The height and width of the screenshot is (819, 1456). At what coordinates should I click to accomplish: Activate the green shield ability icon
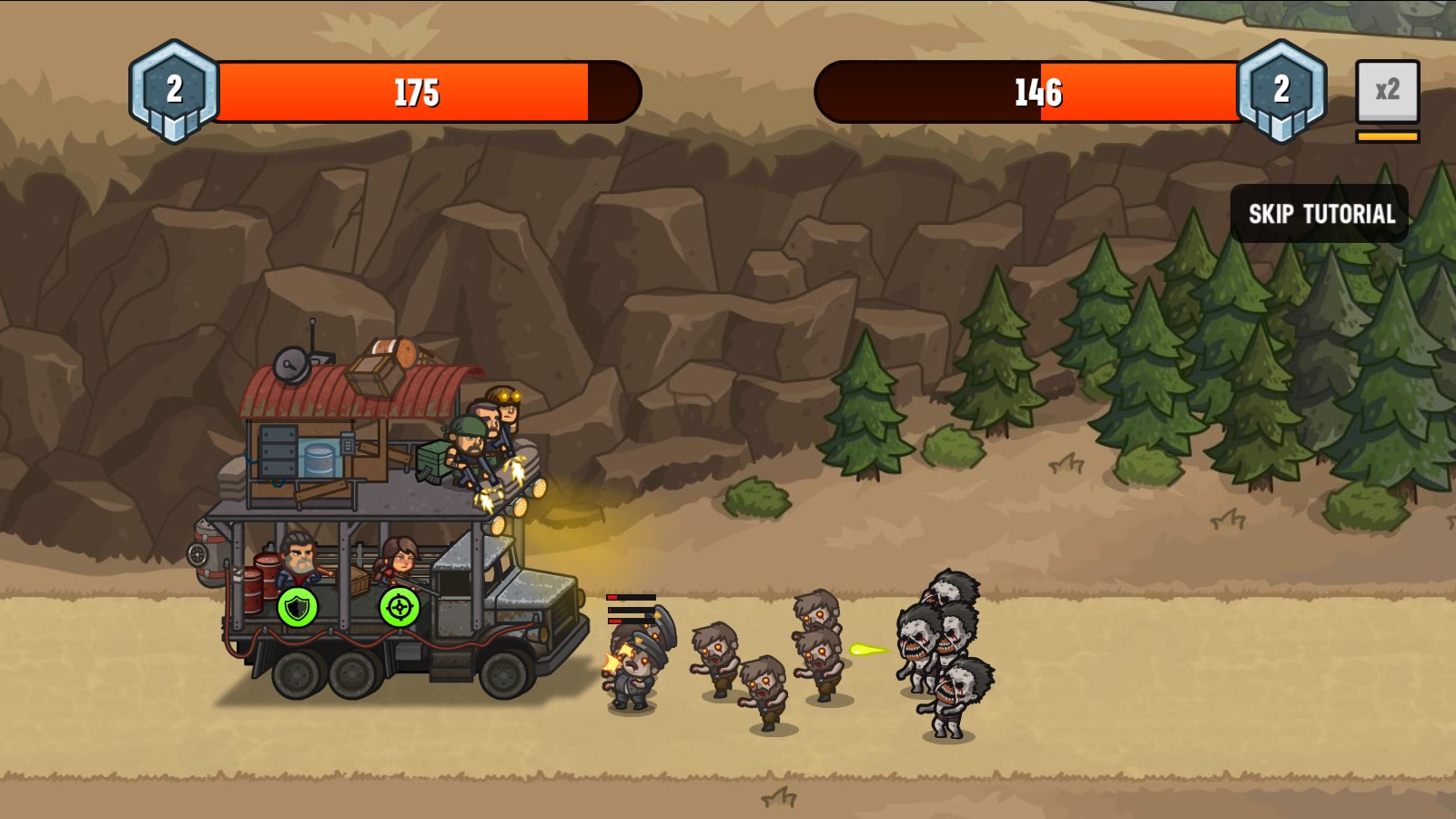pos(296,608)
